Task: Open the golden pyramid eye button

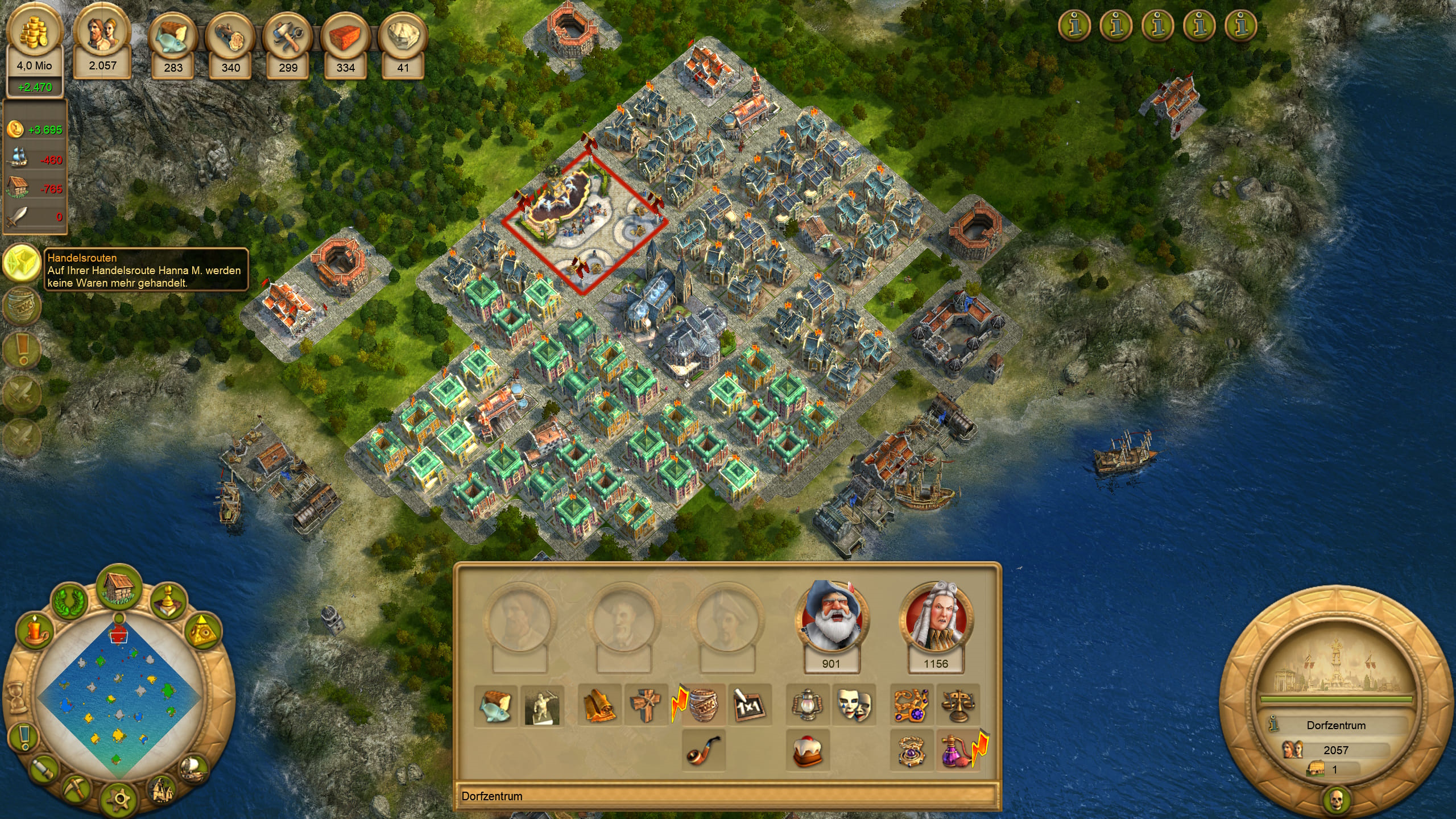Action: pos(202,631)
